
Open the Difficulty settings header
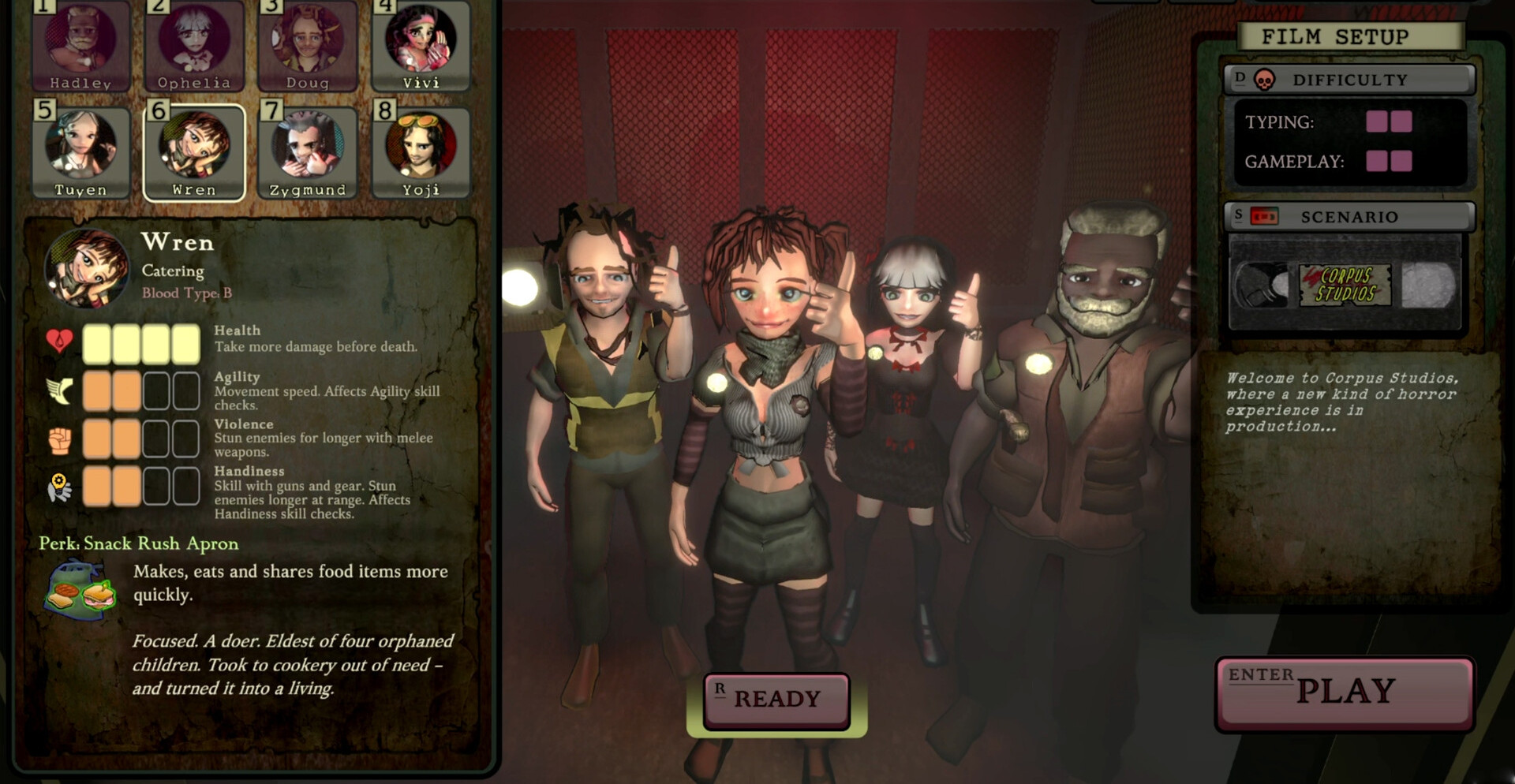point(1349,80)
